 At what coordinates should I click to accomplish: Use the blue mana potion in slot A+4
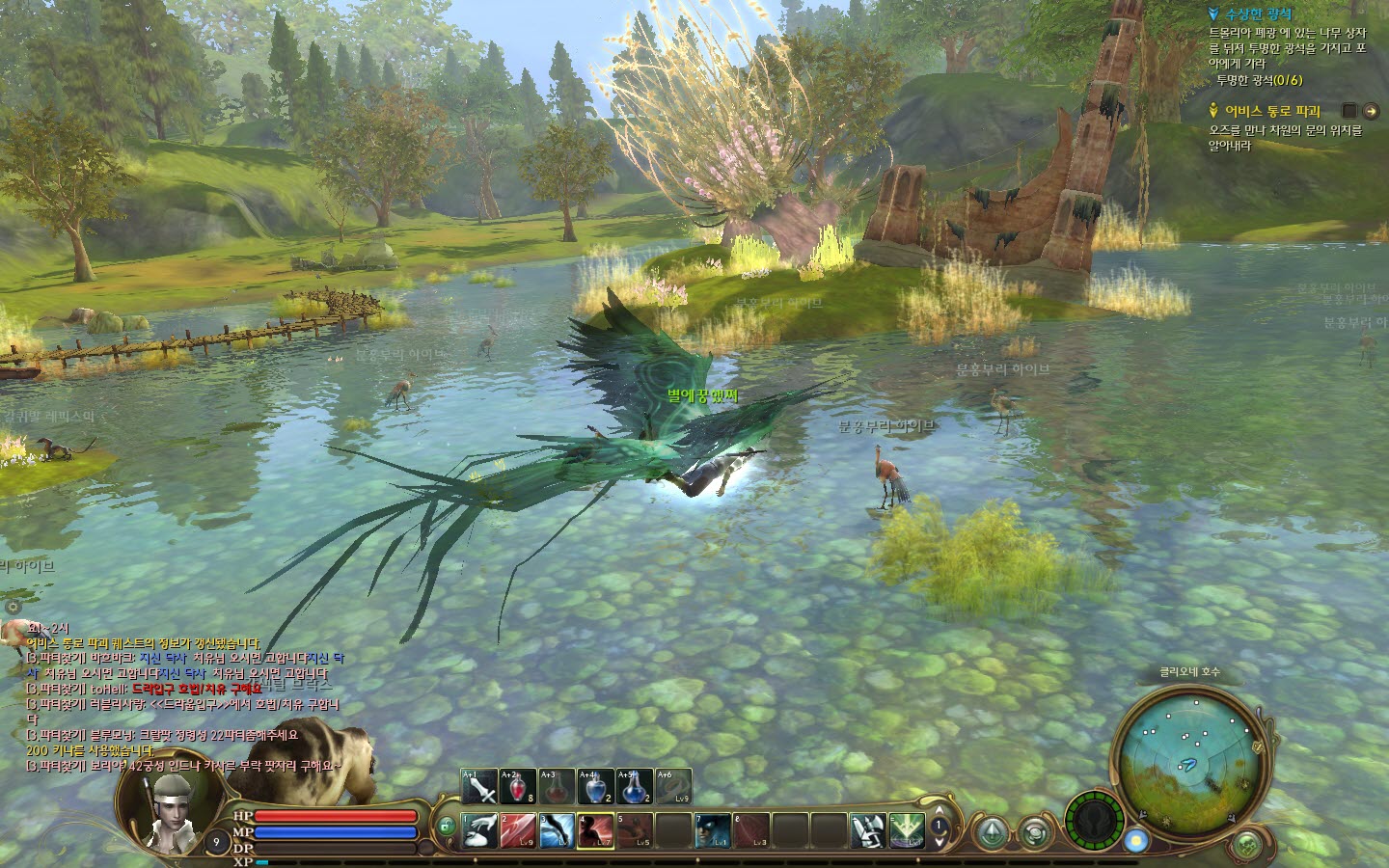click(595, 788)
